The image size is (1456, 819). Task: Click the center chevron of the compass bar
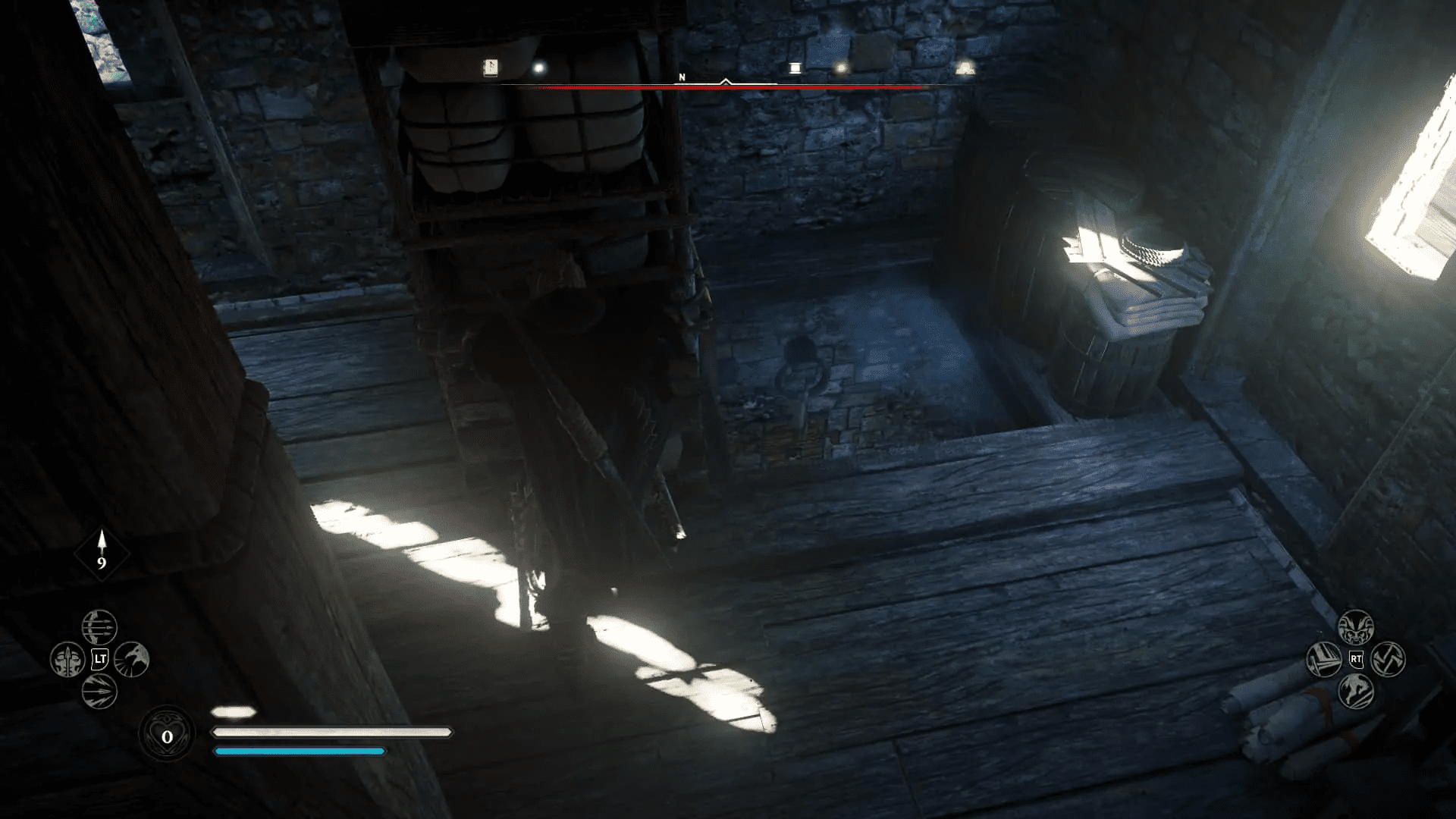click(x=726, y=80)
